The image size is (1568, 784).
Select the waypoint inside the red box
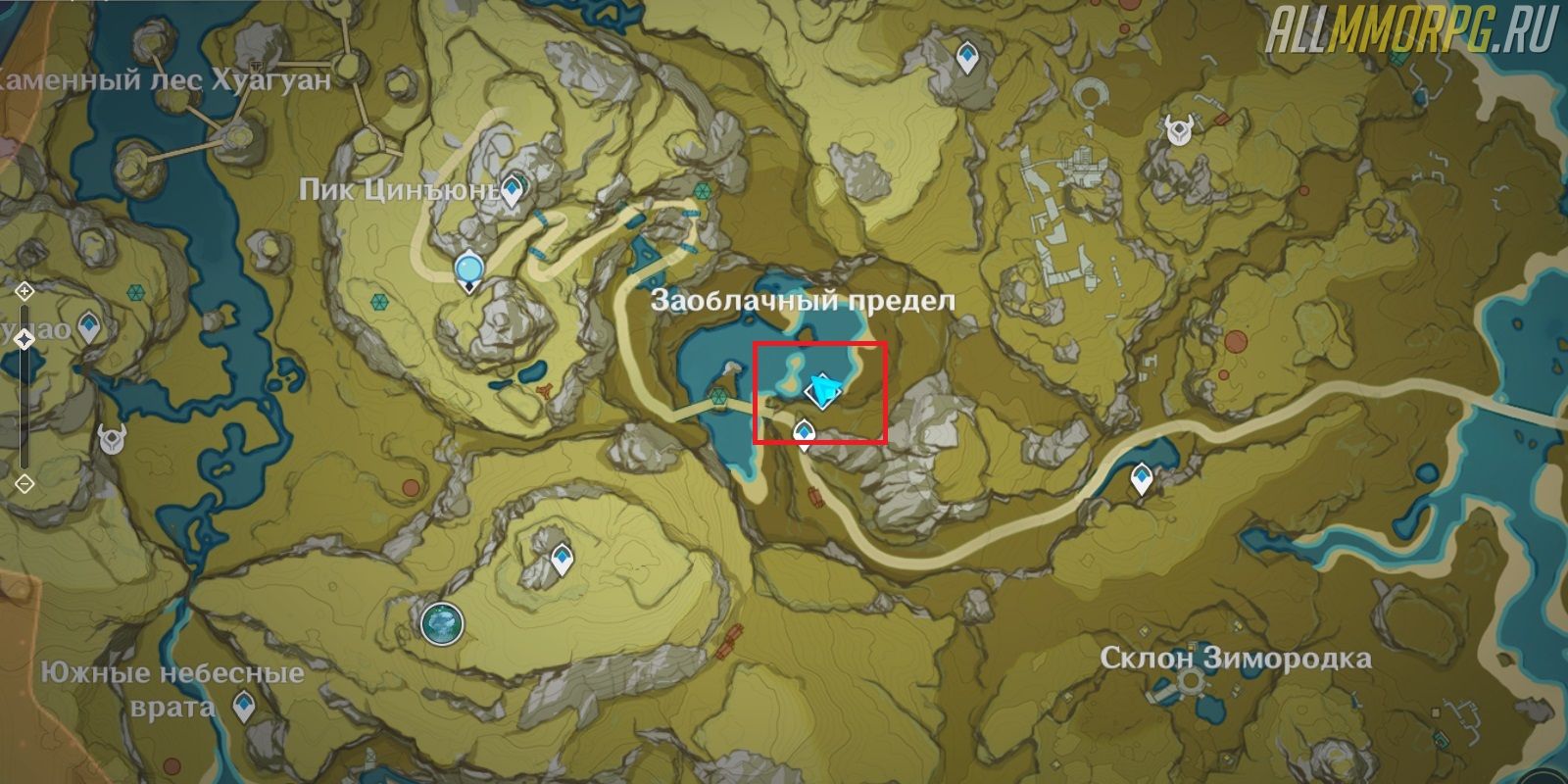pos(805,431)
